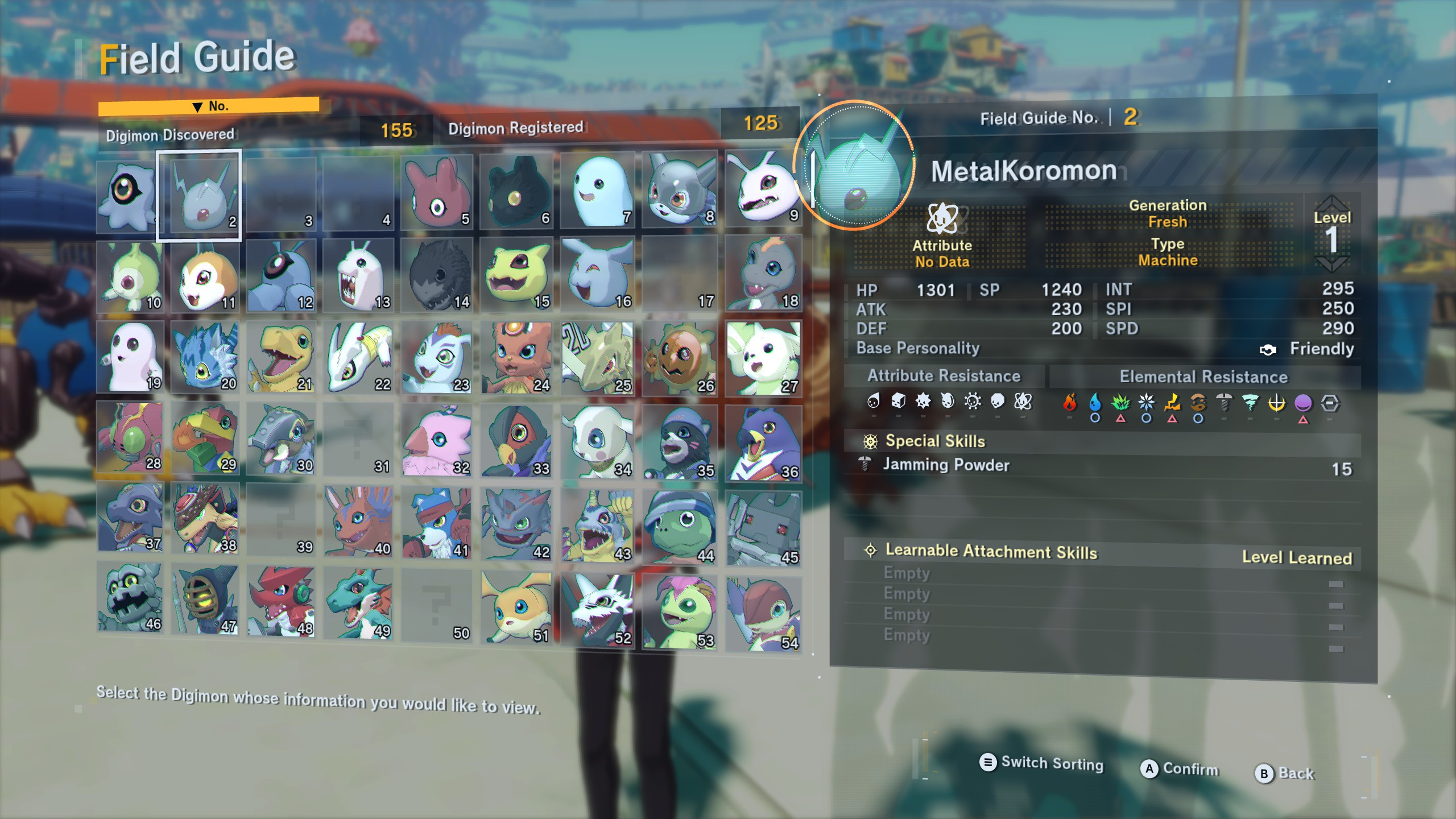The height and width of the screenshot is (819, 1456).
Task: Open Field Guide entry number 23
Action: pos(437,357)
